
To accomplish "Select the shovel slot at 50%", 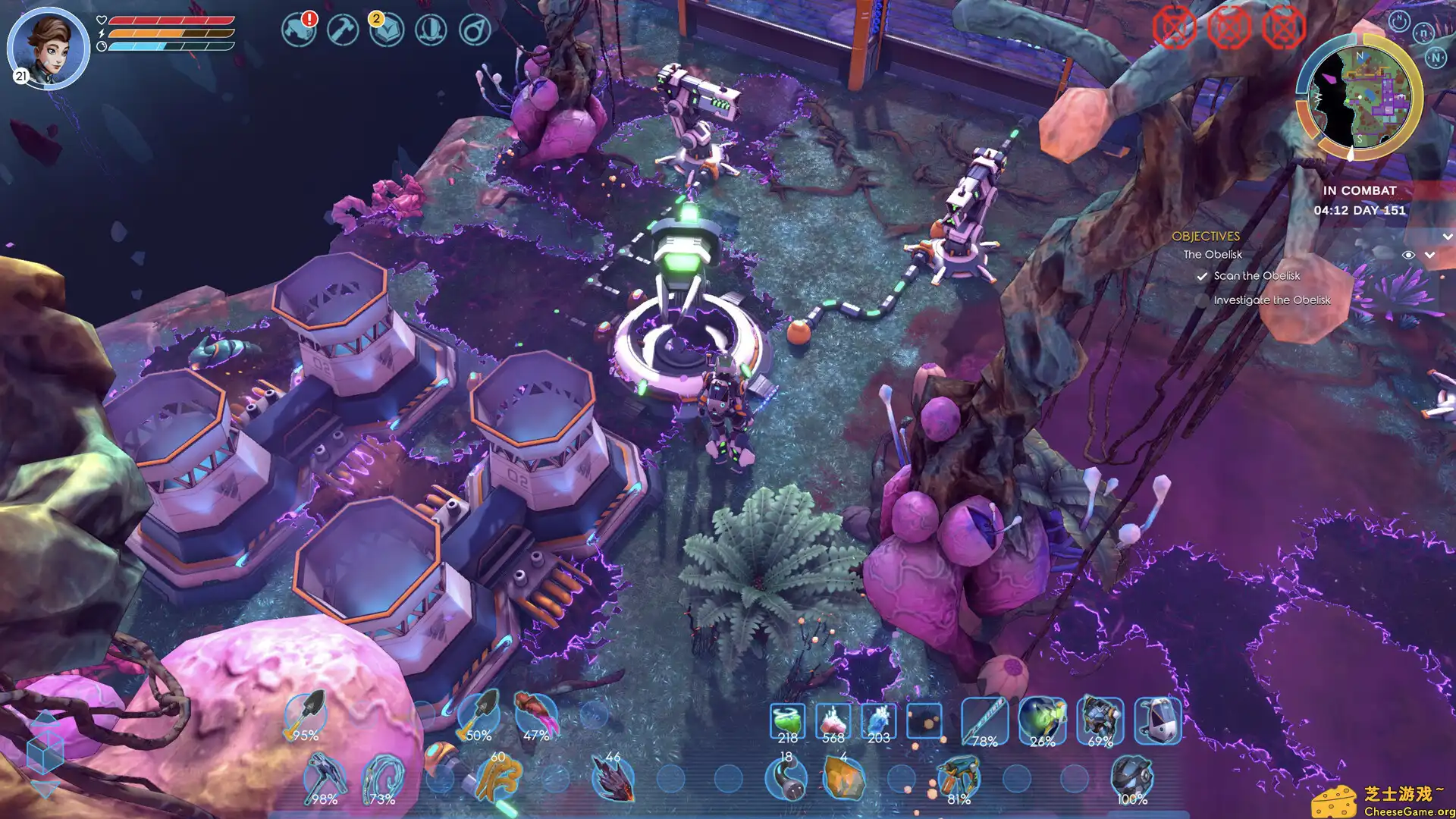I will (479, 716).
